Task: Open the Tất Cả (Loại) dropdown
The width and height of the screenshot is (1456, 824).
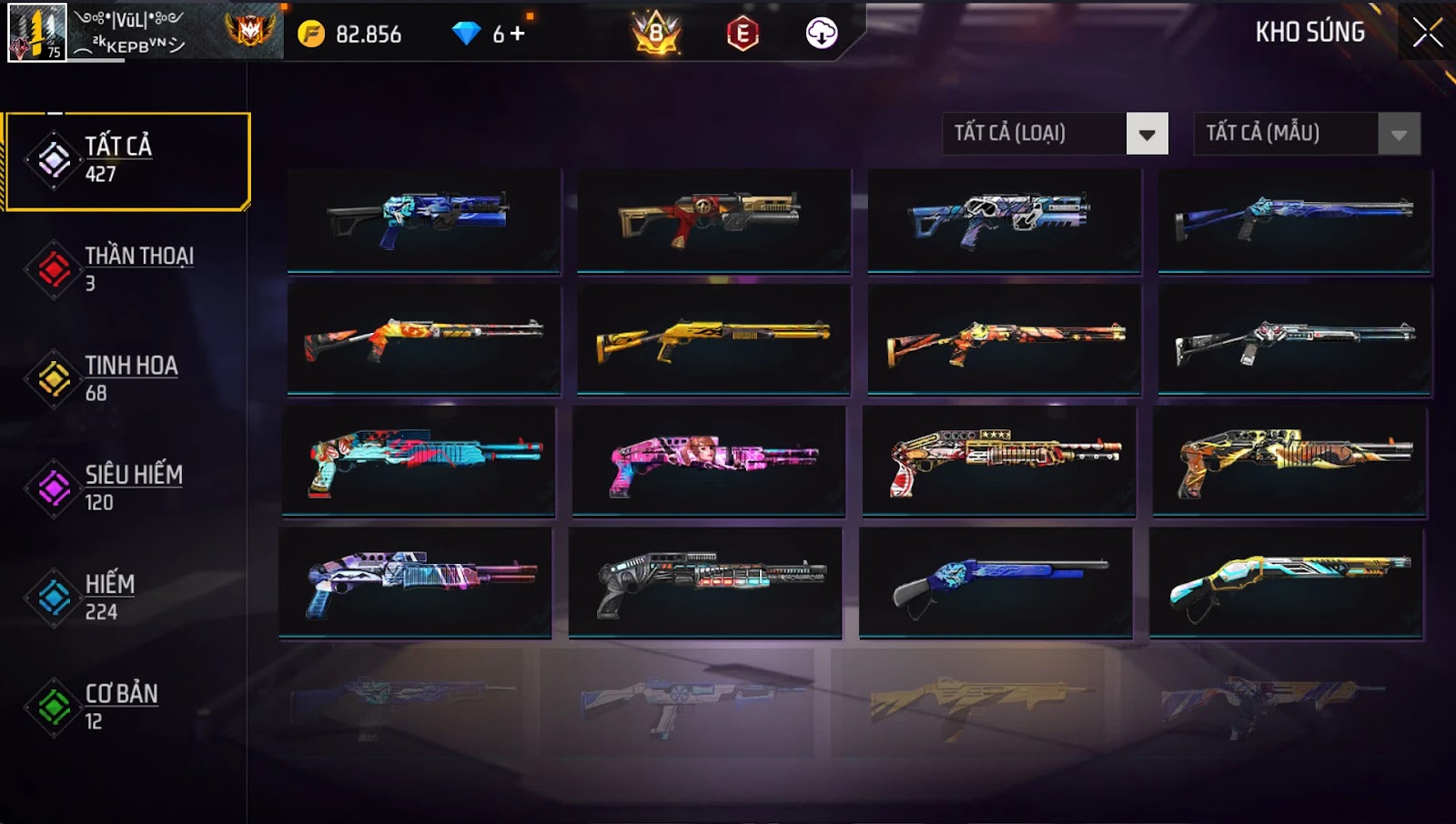Action: tap(1147, 135)
